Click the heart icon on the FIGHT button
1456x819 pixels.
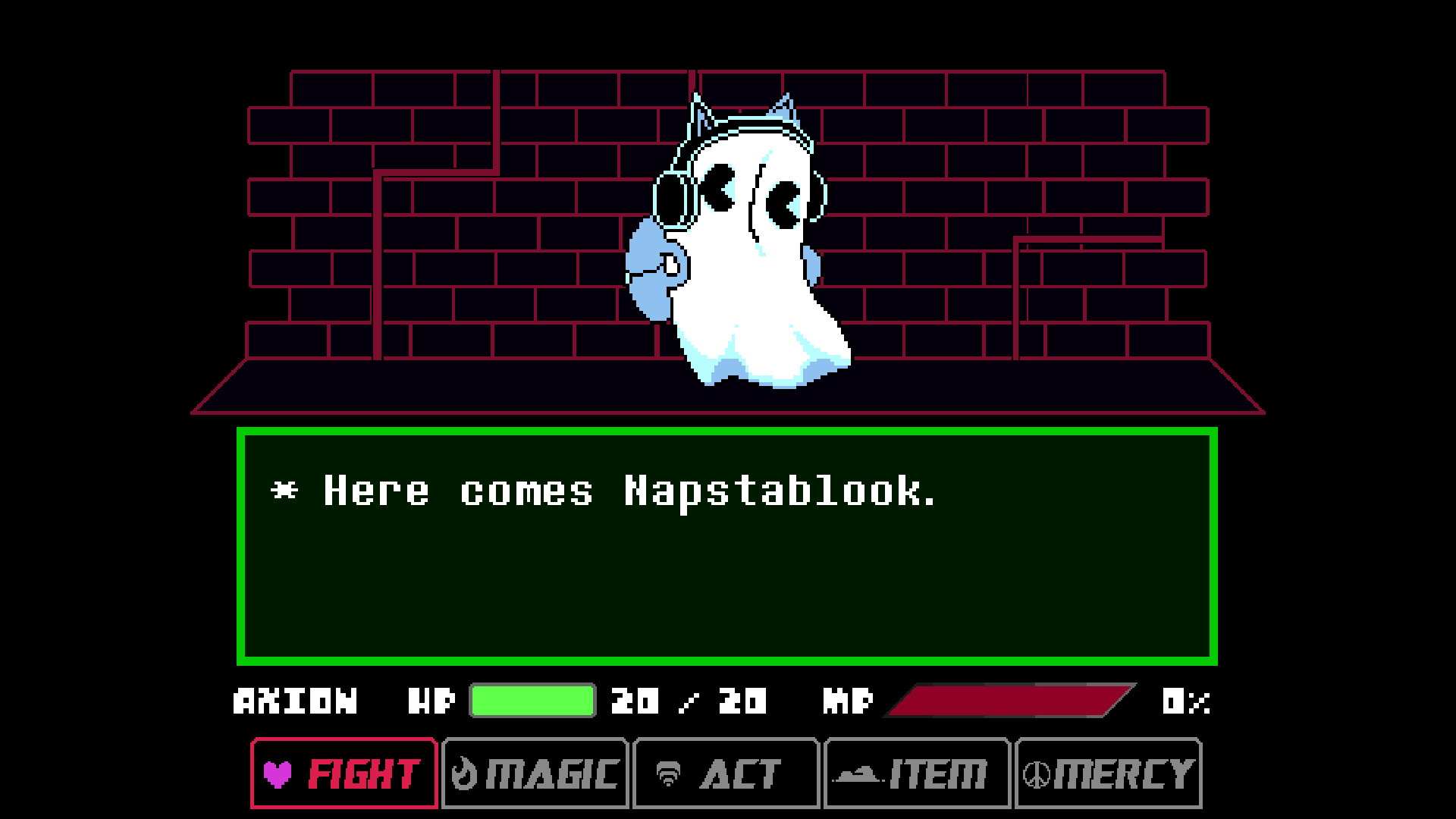click(279, 774)
